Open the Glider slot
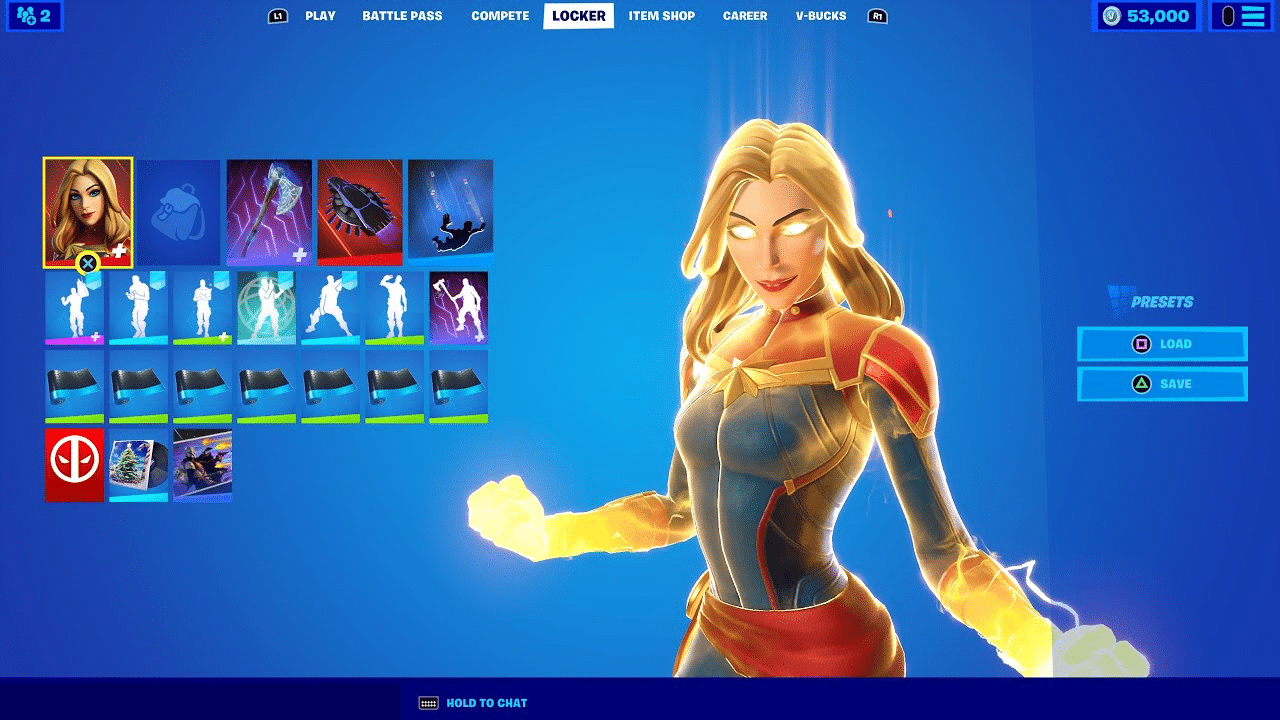The width and height of the screenshot is (1280, 720). click(x=359, y=211)
